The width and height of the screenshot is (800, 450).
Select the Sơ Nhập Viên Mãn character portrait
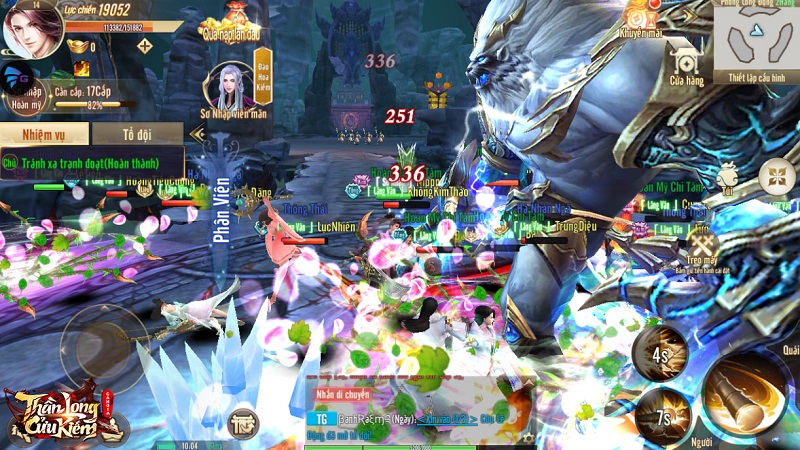point(227,88)
